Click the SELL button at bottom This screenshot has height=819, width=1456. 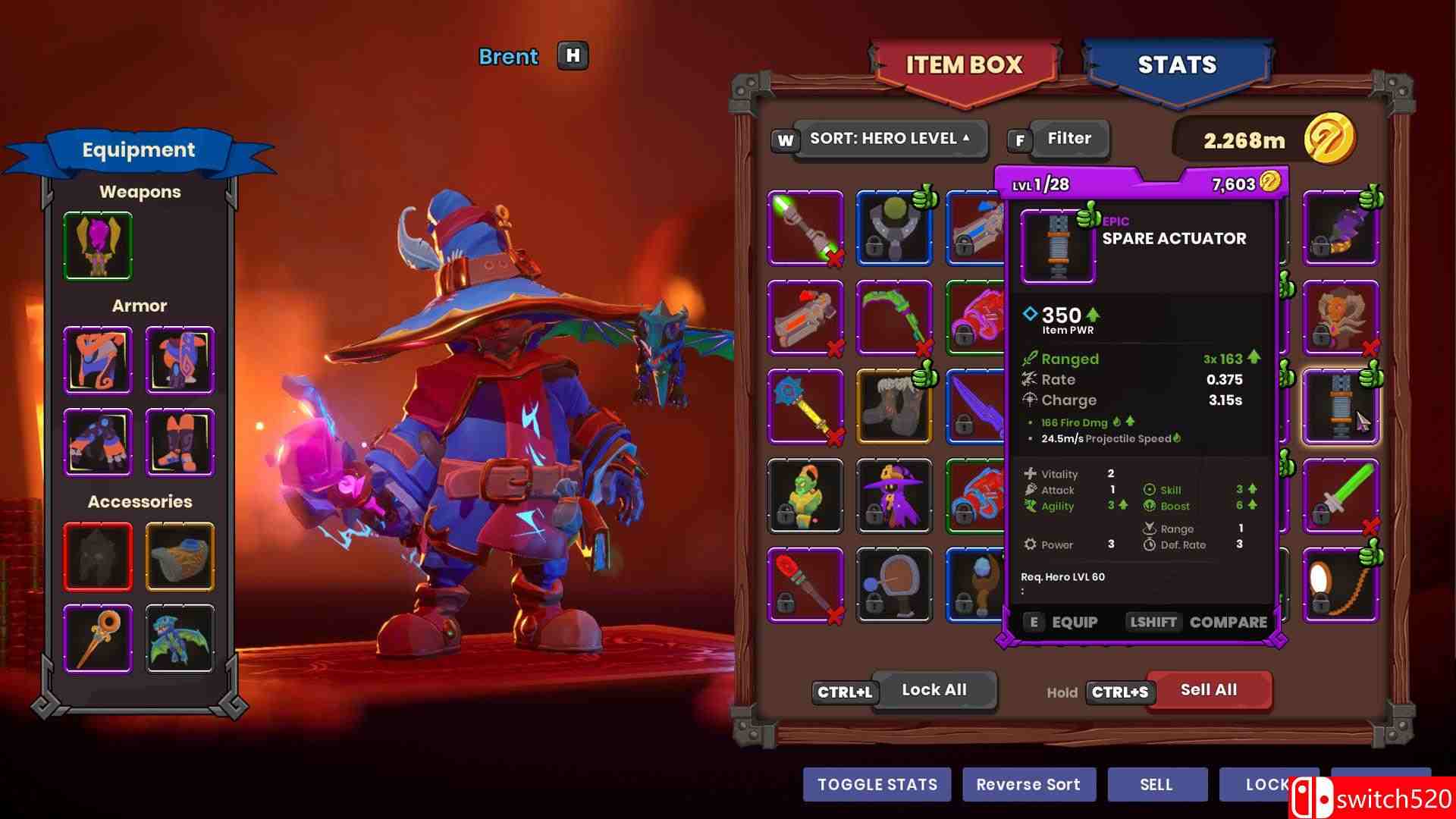tap(1156, 785)
